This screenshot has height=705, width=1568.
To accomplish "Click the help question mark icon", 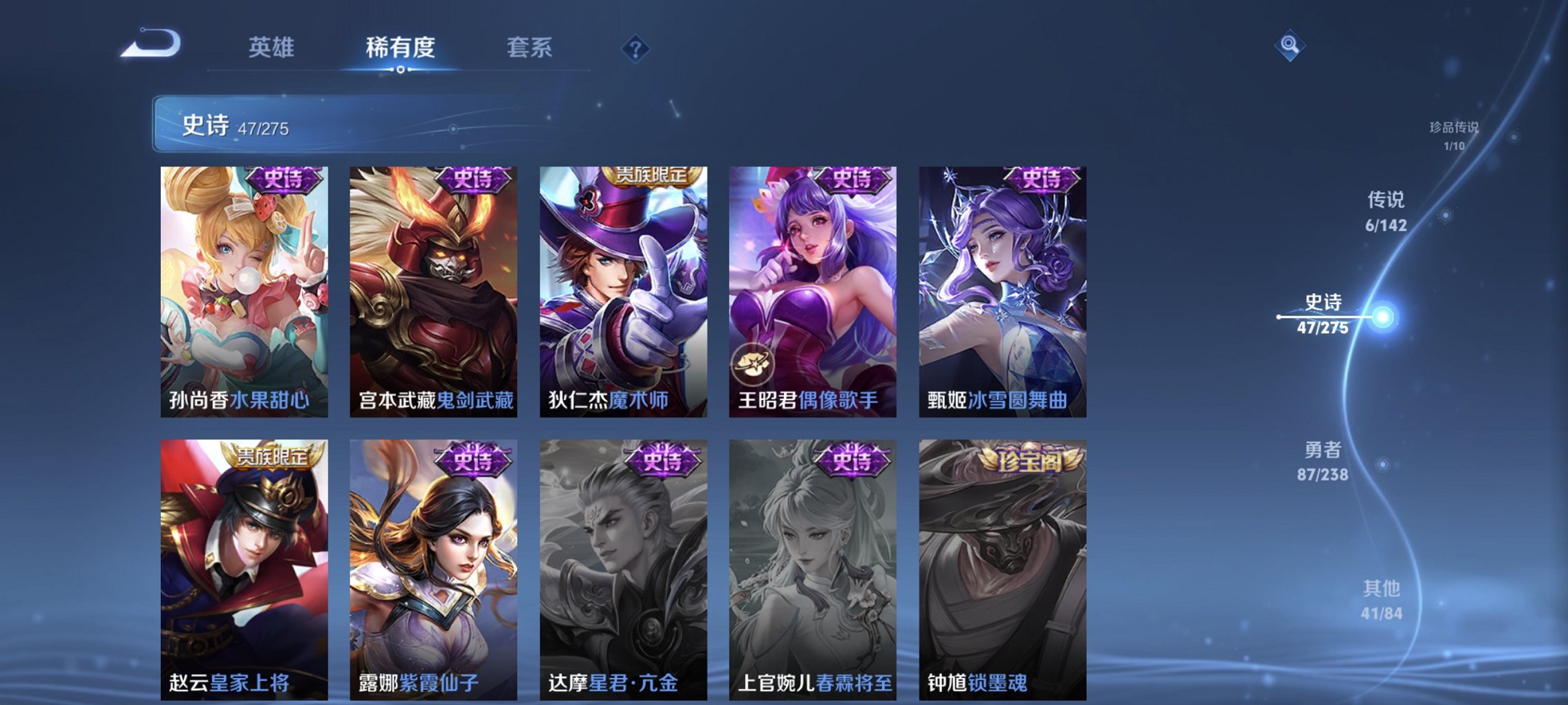I will coord(635,48).
